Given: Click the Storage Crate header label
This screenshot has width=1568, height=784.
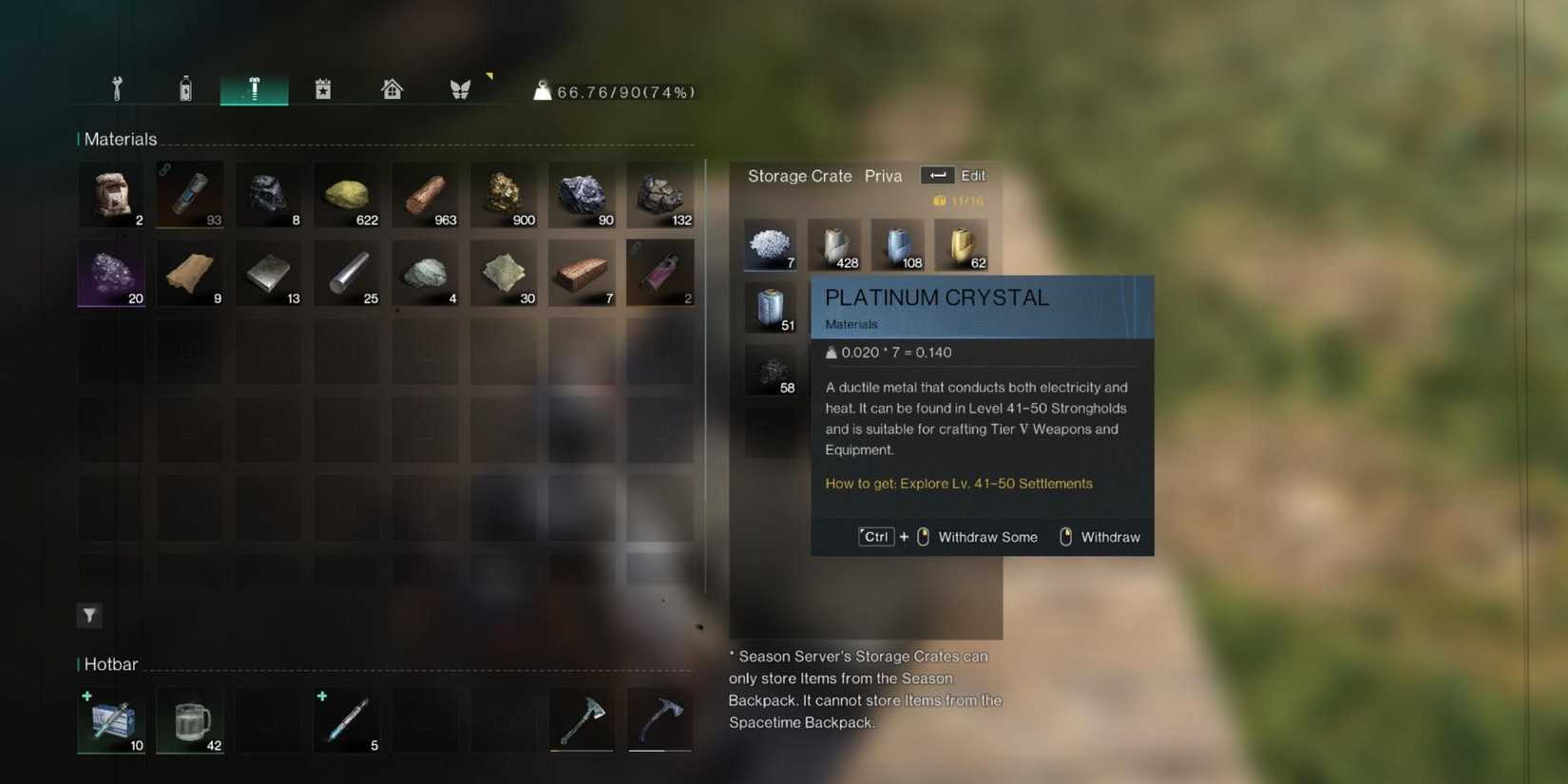Looking at the screenshot, I should point(799,176).
